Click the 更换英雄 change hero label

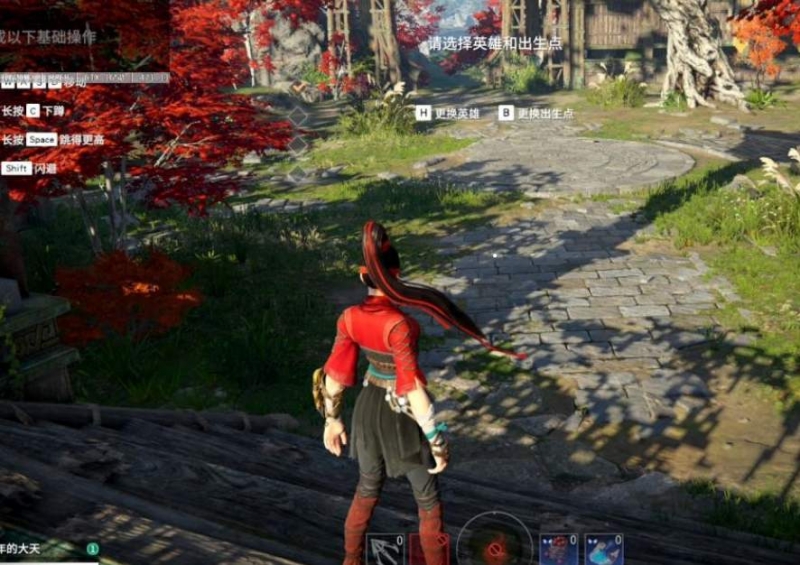tap(457, 114)
